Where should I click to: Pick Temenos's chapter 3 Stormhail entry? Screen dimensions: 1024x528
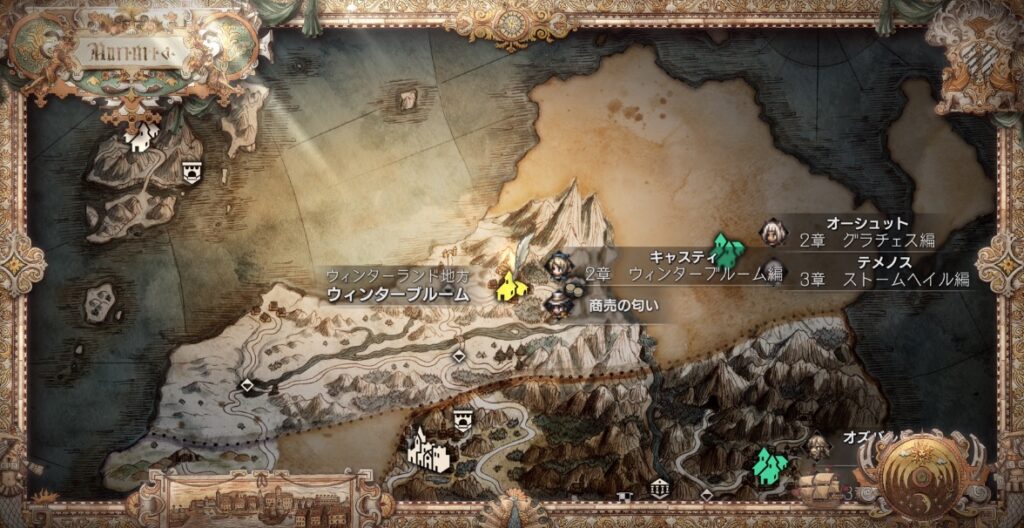click(884, 279)
